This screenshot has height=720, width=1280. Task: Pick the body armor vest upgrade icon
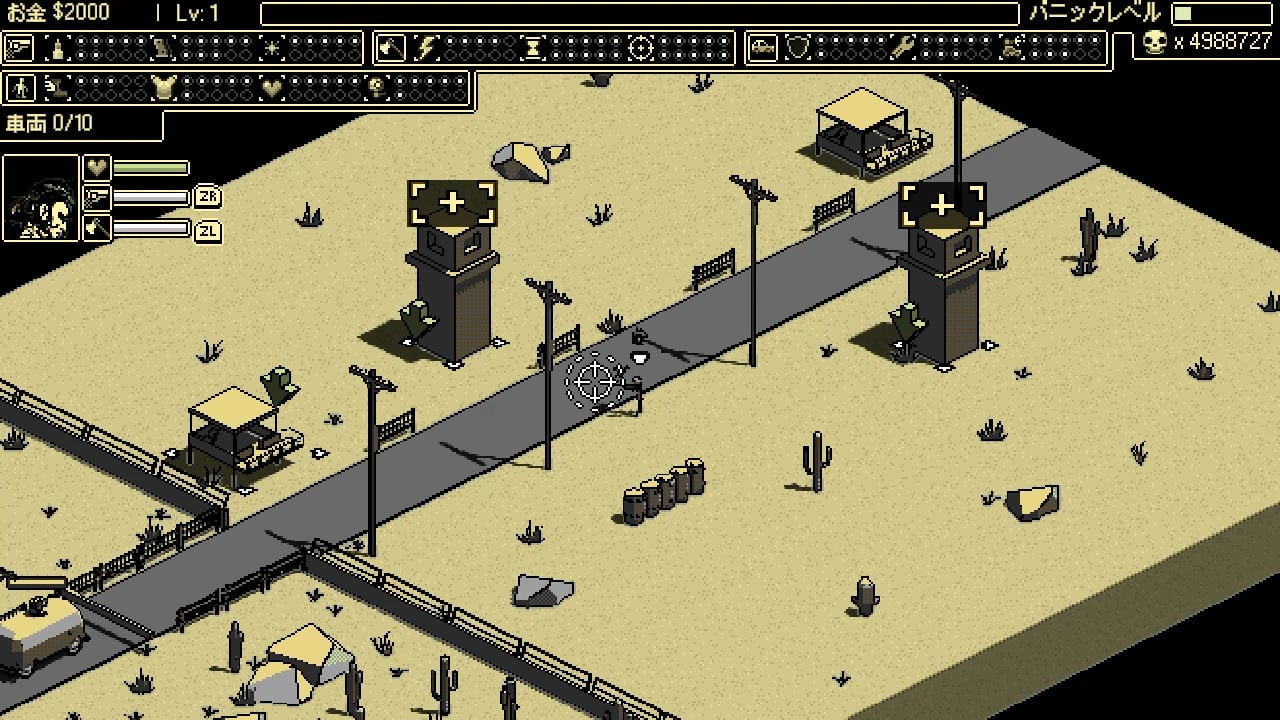pos(164,88)
